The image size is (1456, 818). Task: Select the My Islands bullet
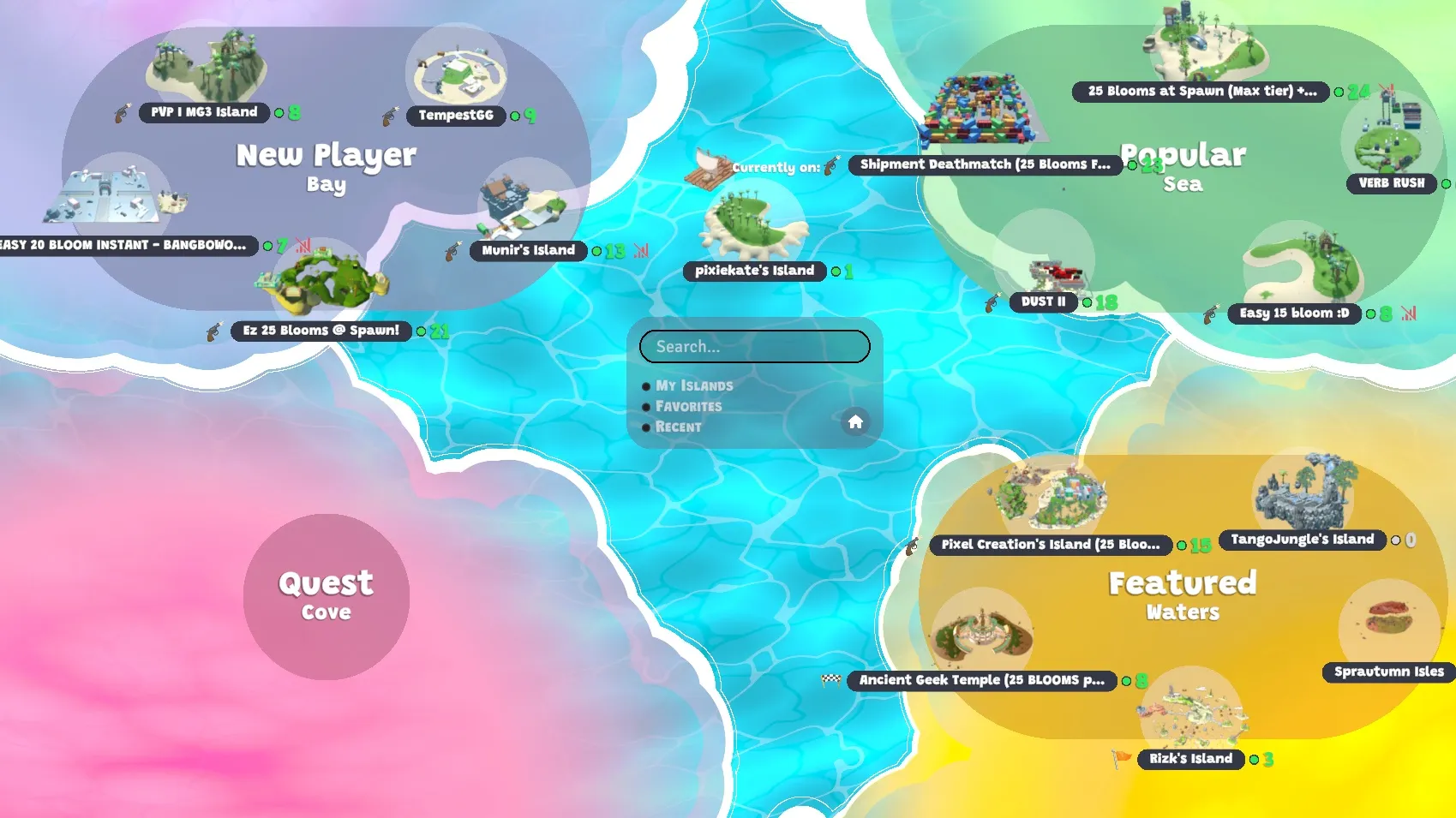tap(647, 385)
